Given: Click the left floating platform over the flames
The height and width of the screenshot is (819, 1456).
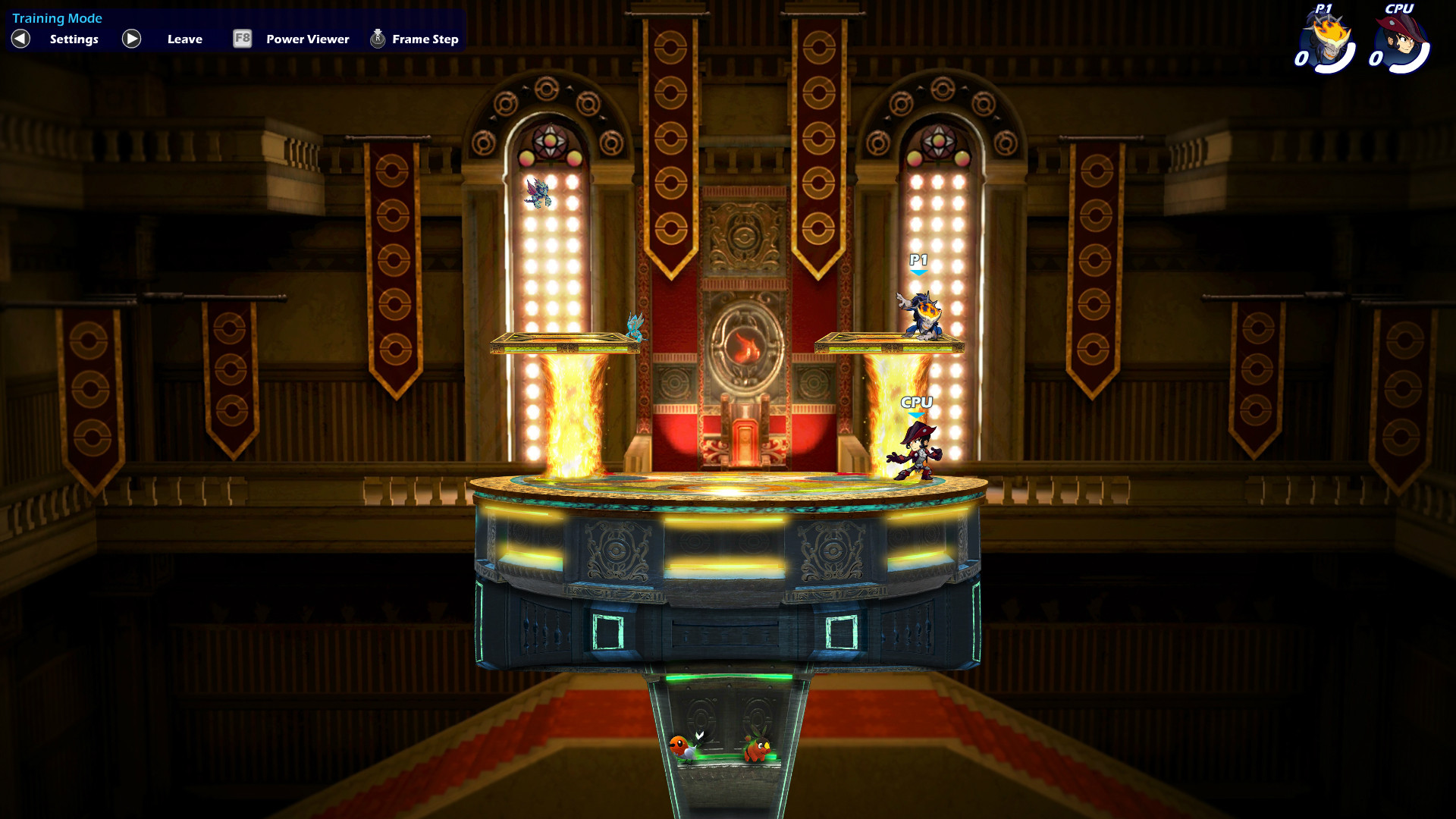Looking at the screenshot, I should point(566,341).
